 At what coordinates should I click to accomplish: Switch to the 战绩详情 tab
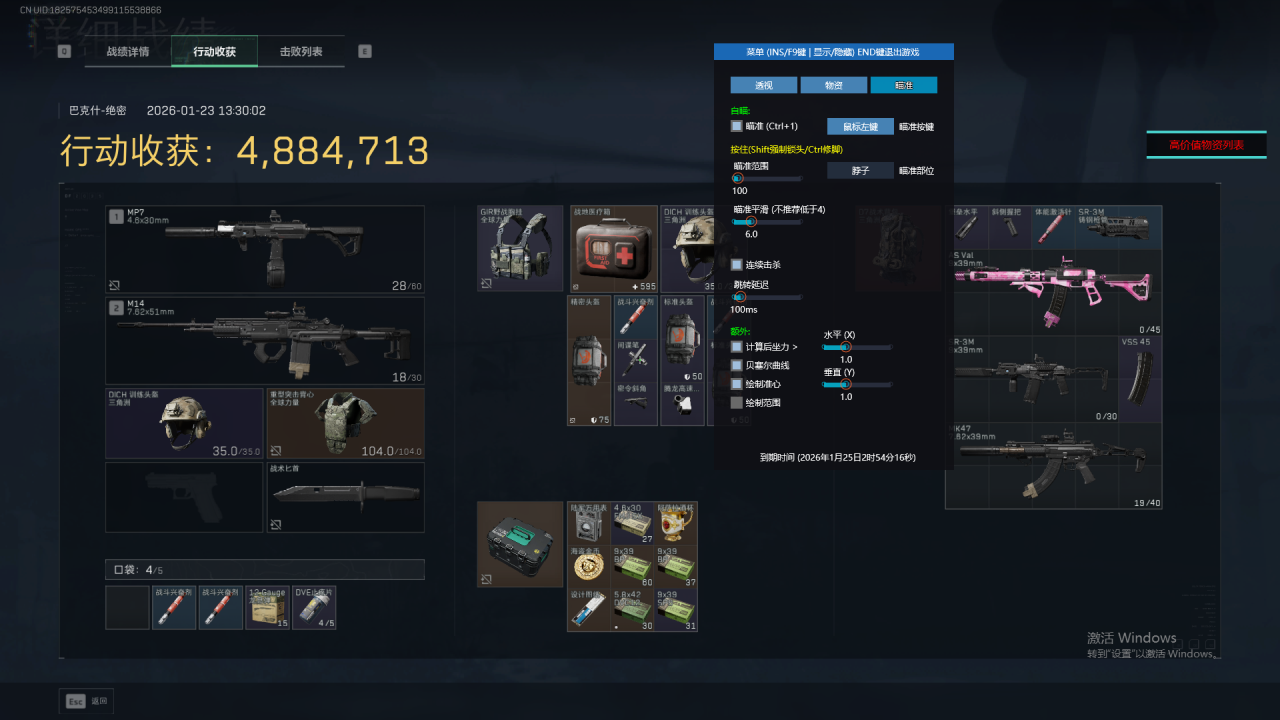(x=128, y=51)
